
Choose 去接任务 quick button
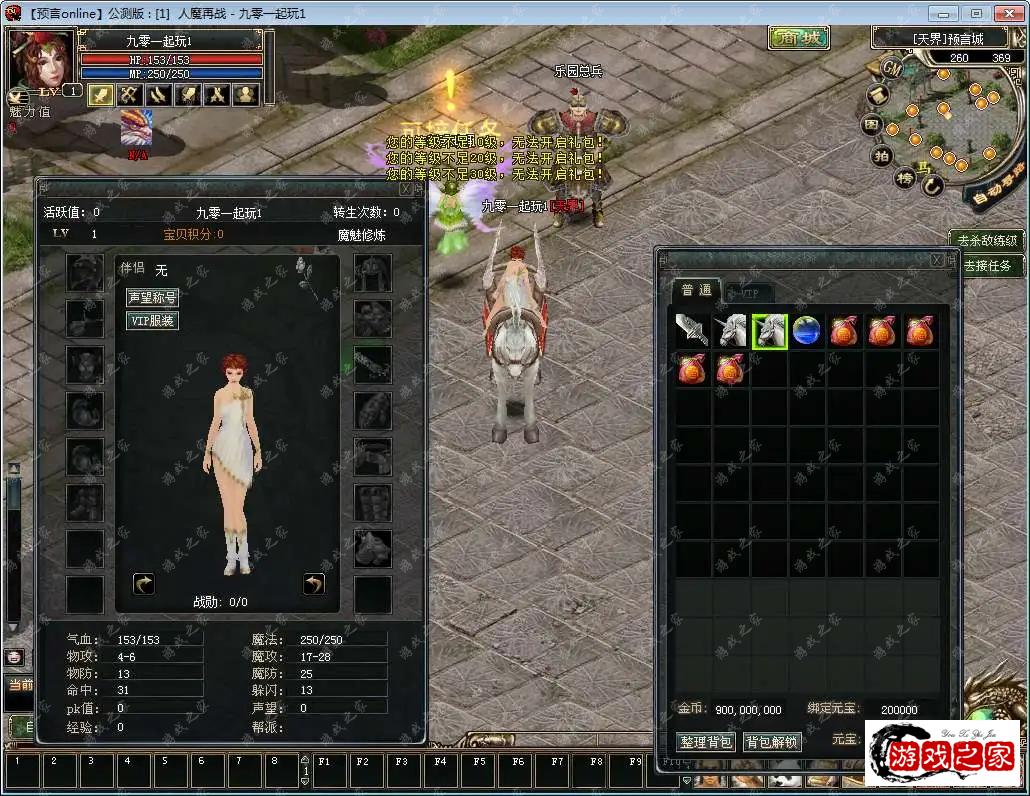[x=987, y=266]
